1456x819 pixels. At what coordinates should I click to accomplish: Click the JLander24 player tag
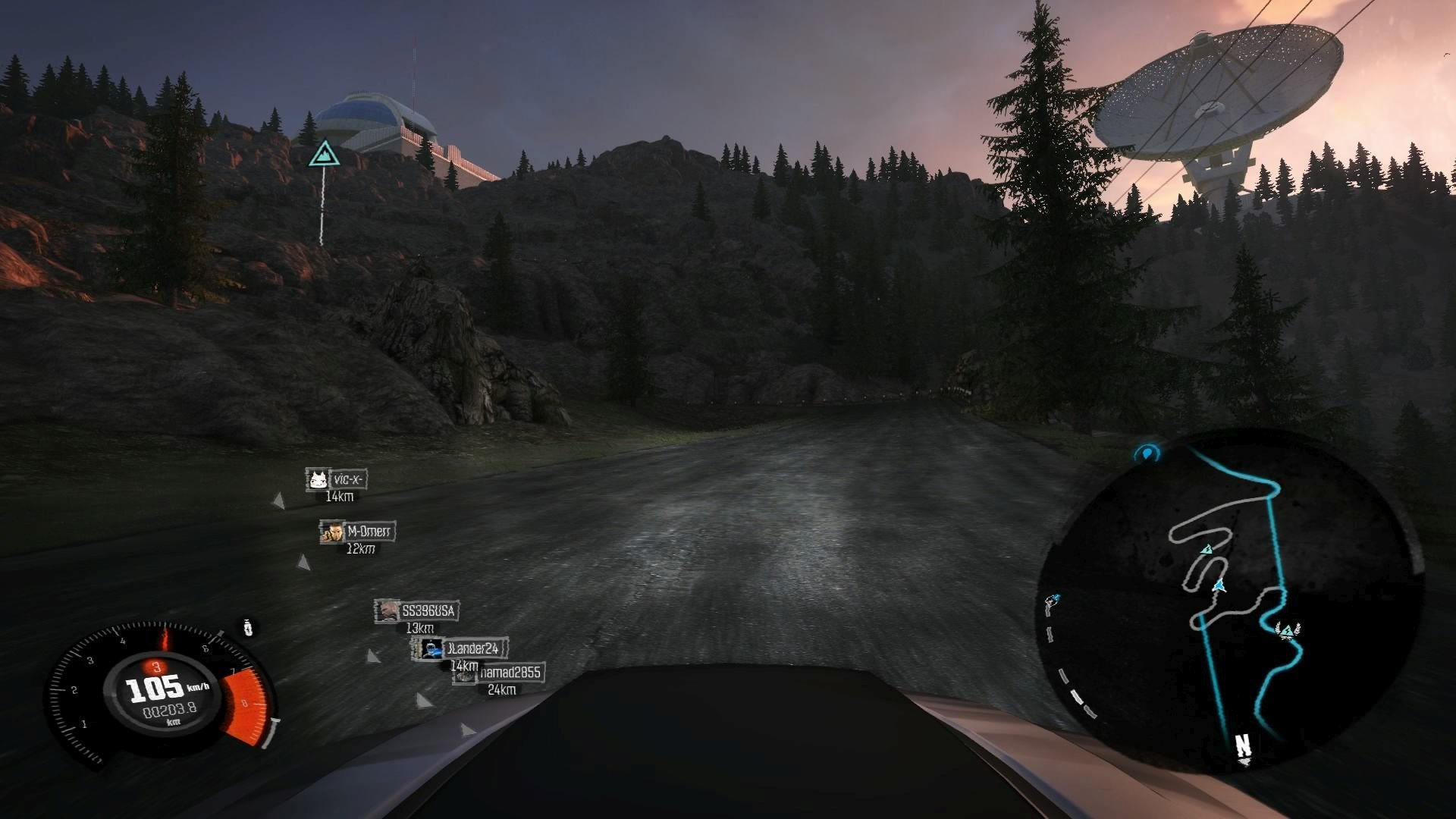click(x=460, y=648)
